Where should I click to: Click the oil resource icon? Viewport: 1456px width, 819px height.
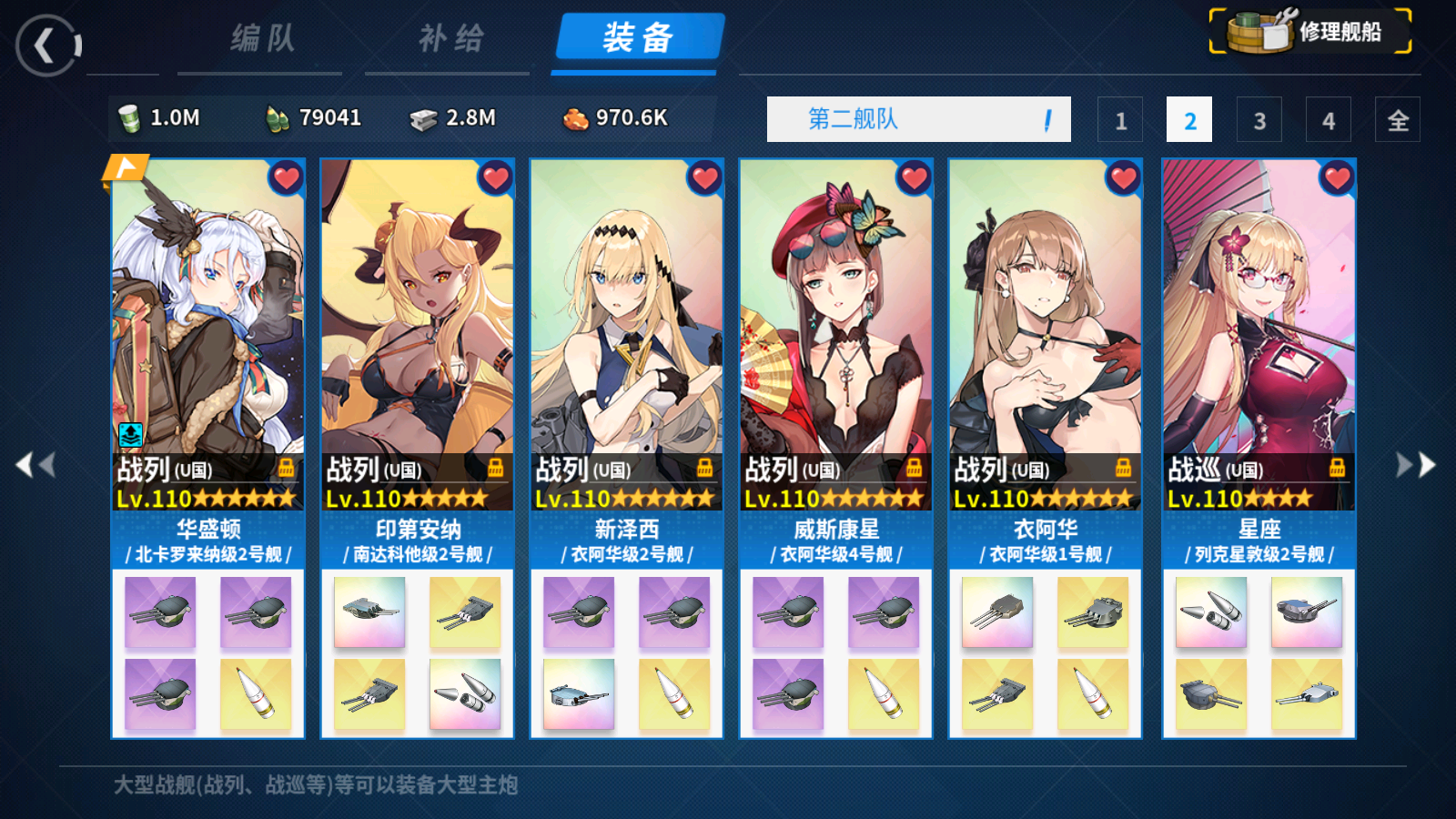pos(133,118)
